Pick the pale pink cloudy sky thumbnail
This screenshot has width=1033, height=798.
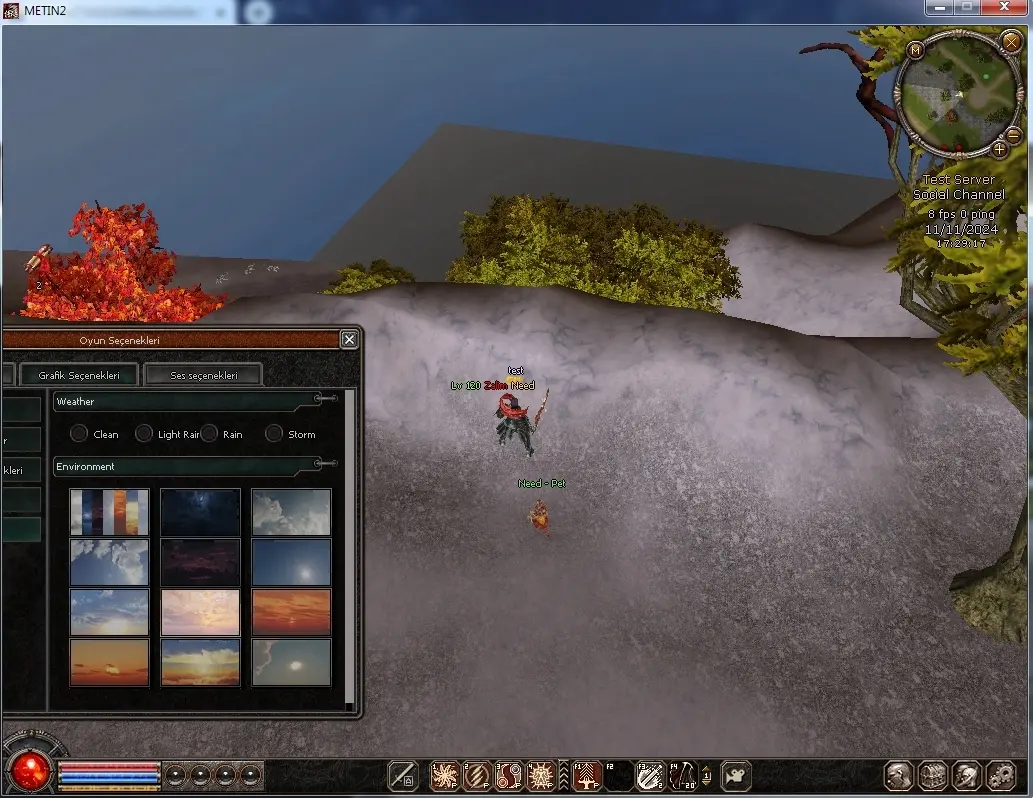[200, 612]
